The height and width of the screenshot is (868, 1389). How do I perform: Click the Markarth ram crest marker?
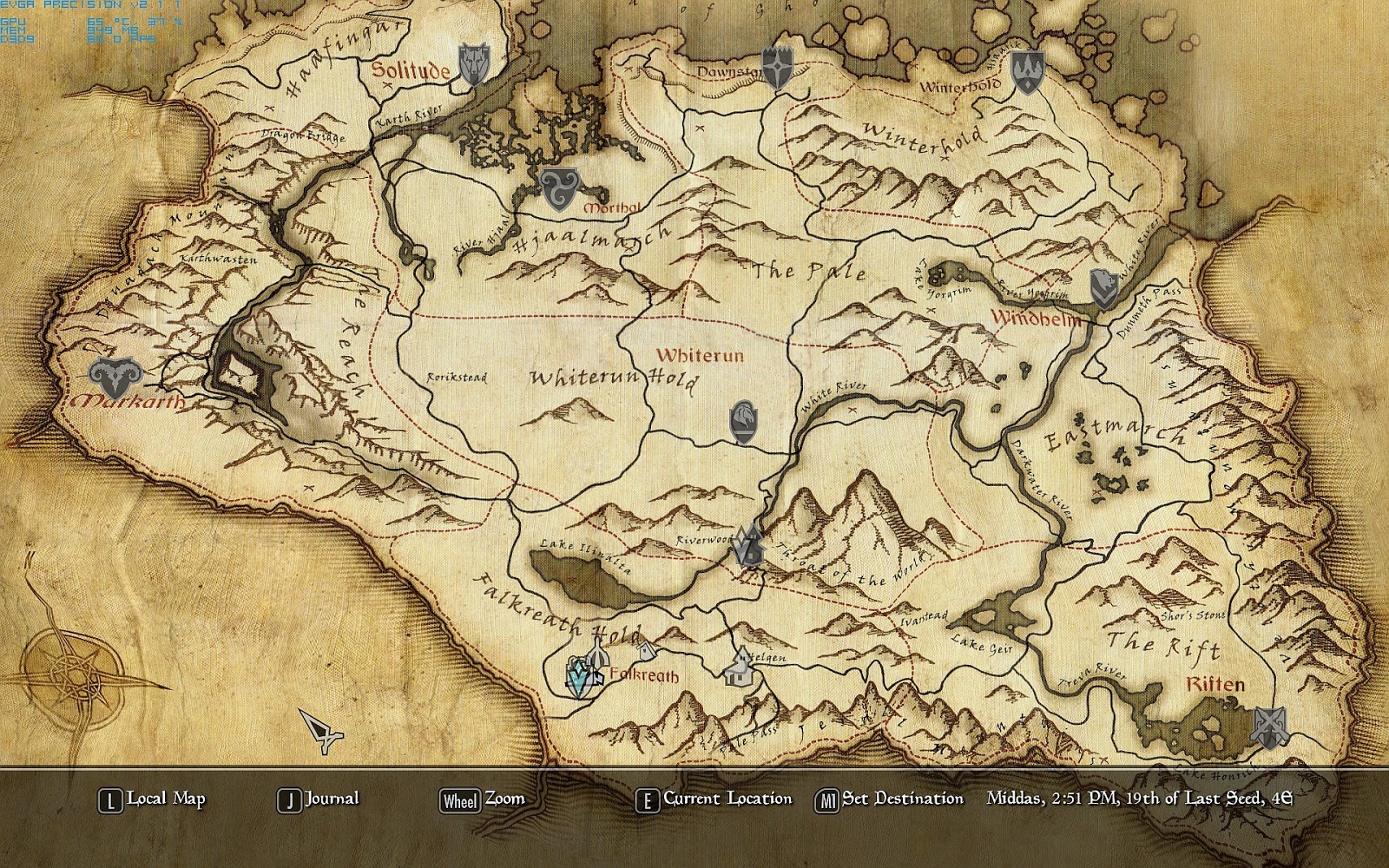[x=117, y=375]
